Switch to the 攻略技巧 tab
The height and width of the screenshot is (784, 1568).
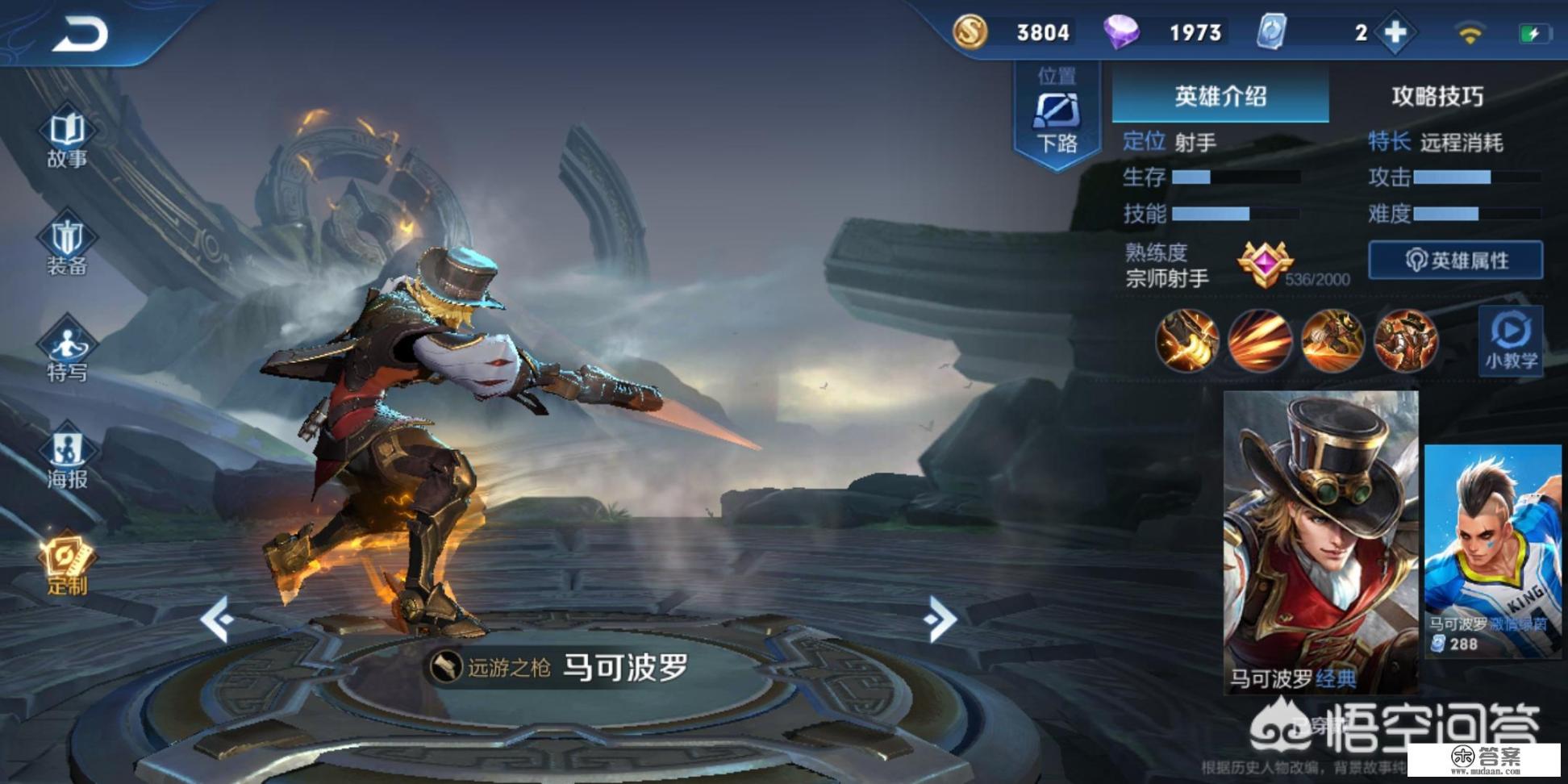click(1437, 97)
